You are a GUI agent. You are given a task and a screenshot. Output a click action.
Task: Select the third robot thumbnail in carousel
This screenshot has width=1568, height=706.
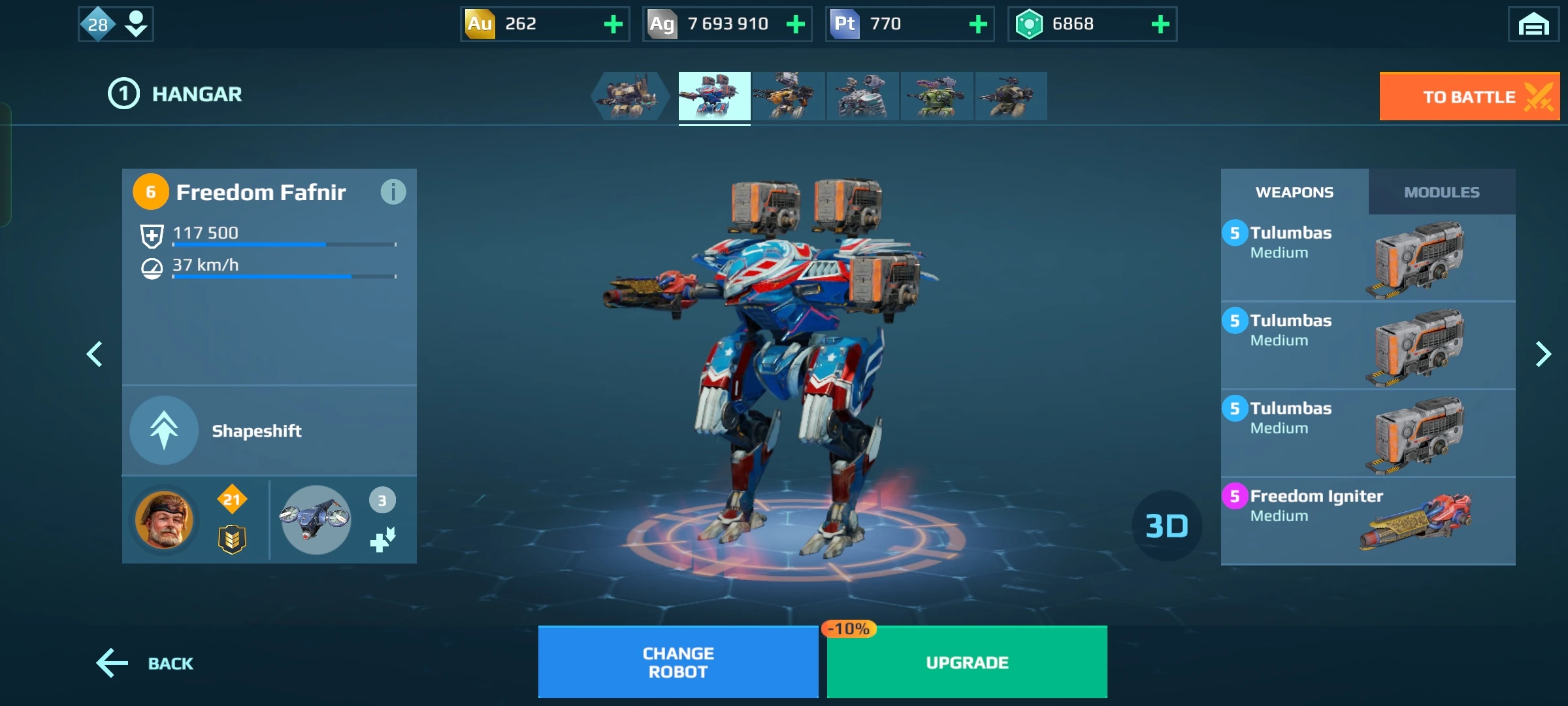pos(789,96)
